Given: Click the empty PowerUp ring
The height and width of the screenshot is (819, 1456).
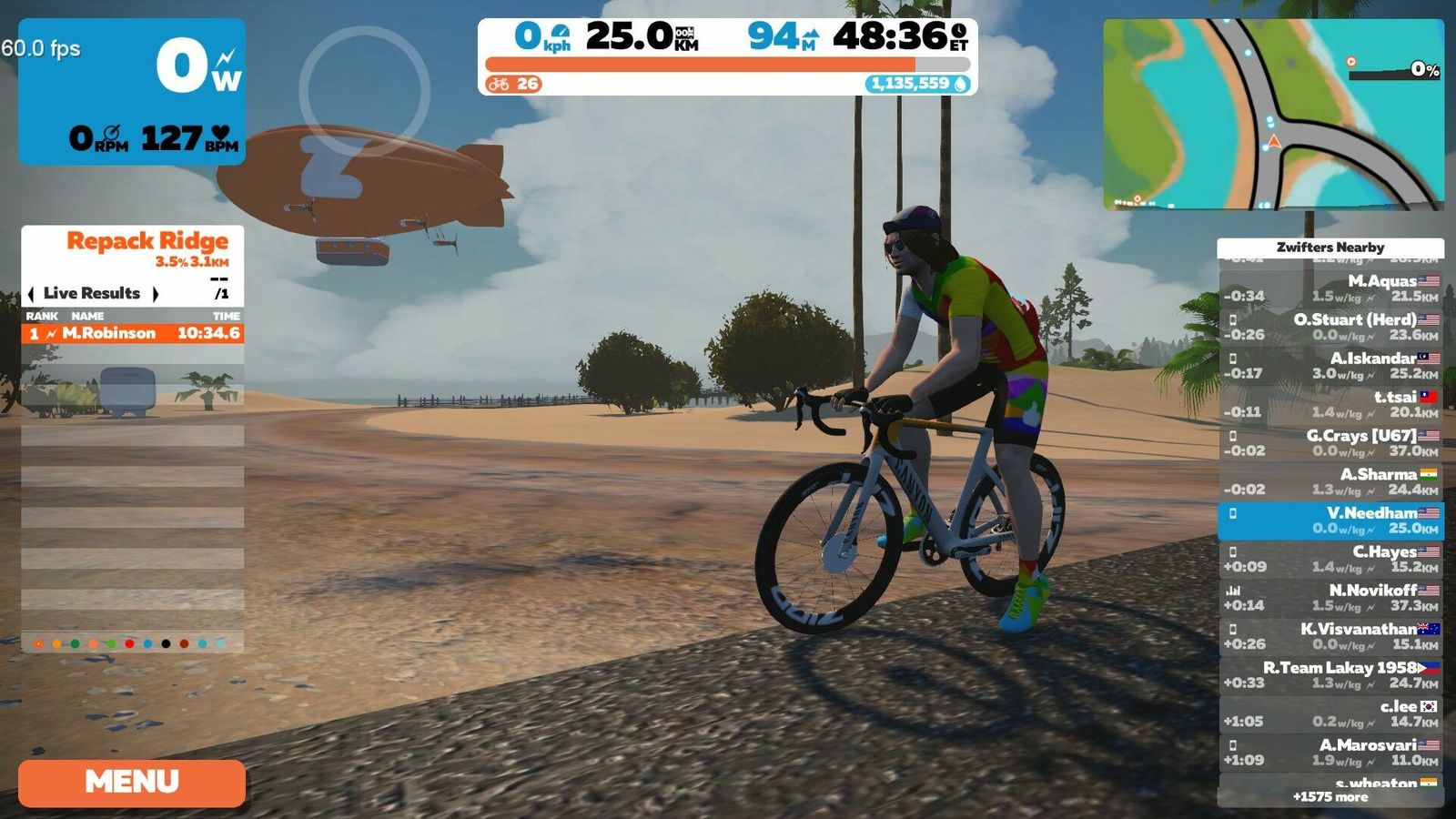Looking at the screenshot, I should (364, 90).
